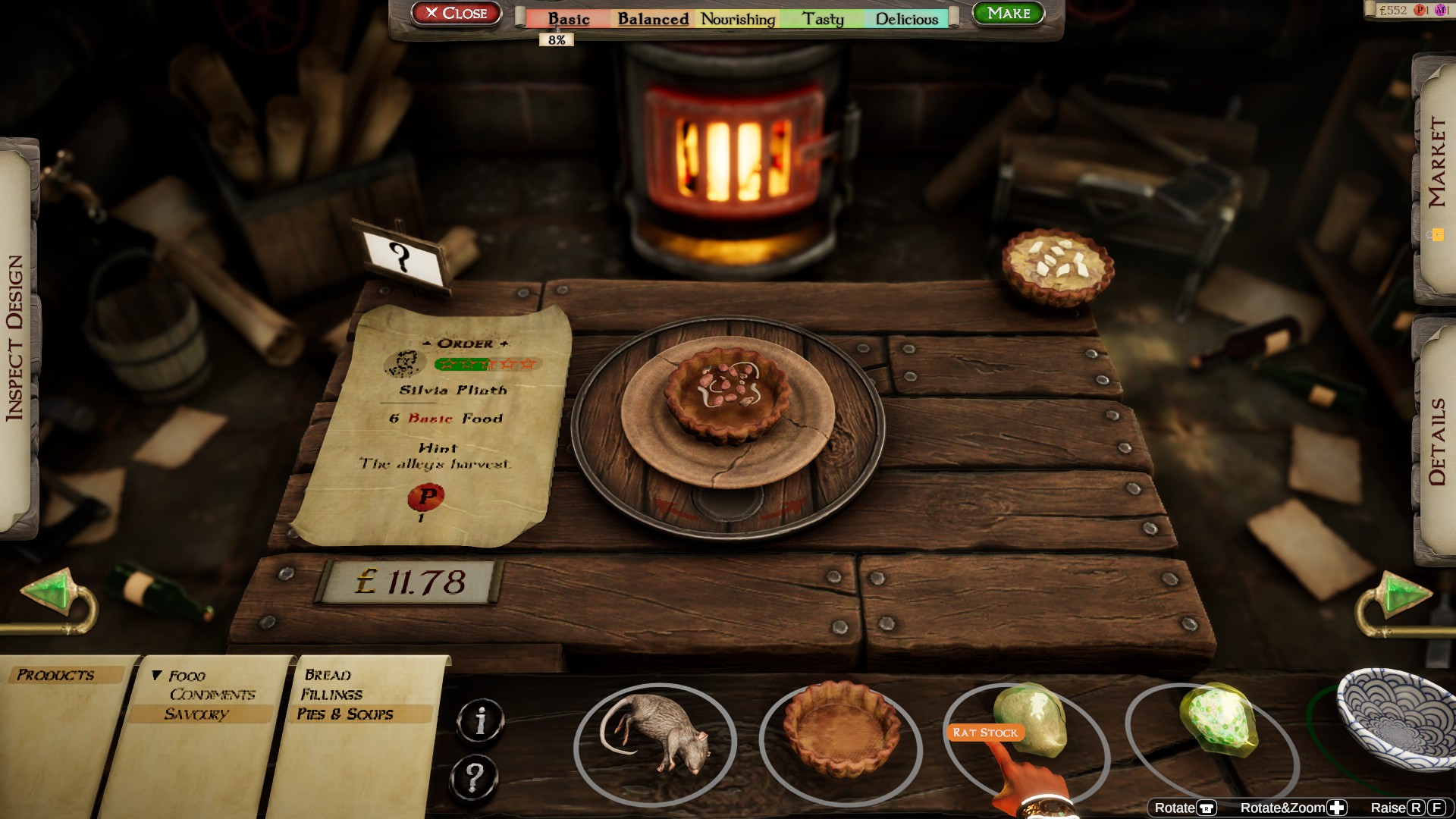Screen dimensions: 1456x819
Task: Click Delicious on the quality bar
Action: click(907, 19)
